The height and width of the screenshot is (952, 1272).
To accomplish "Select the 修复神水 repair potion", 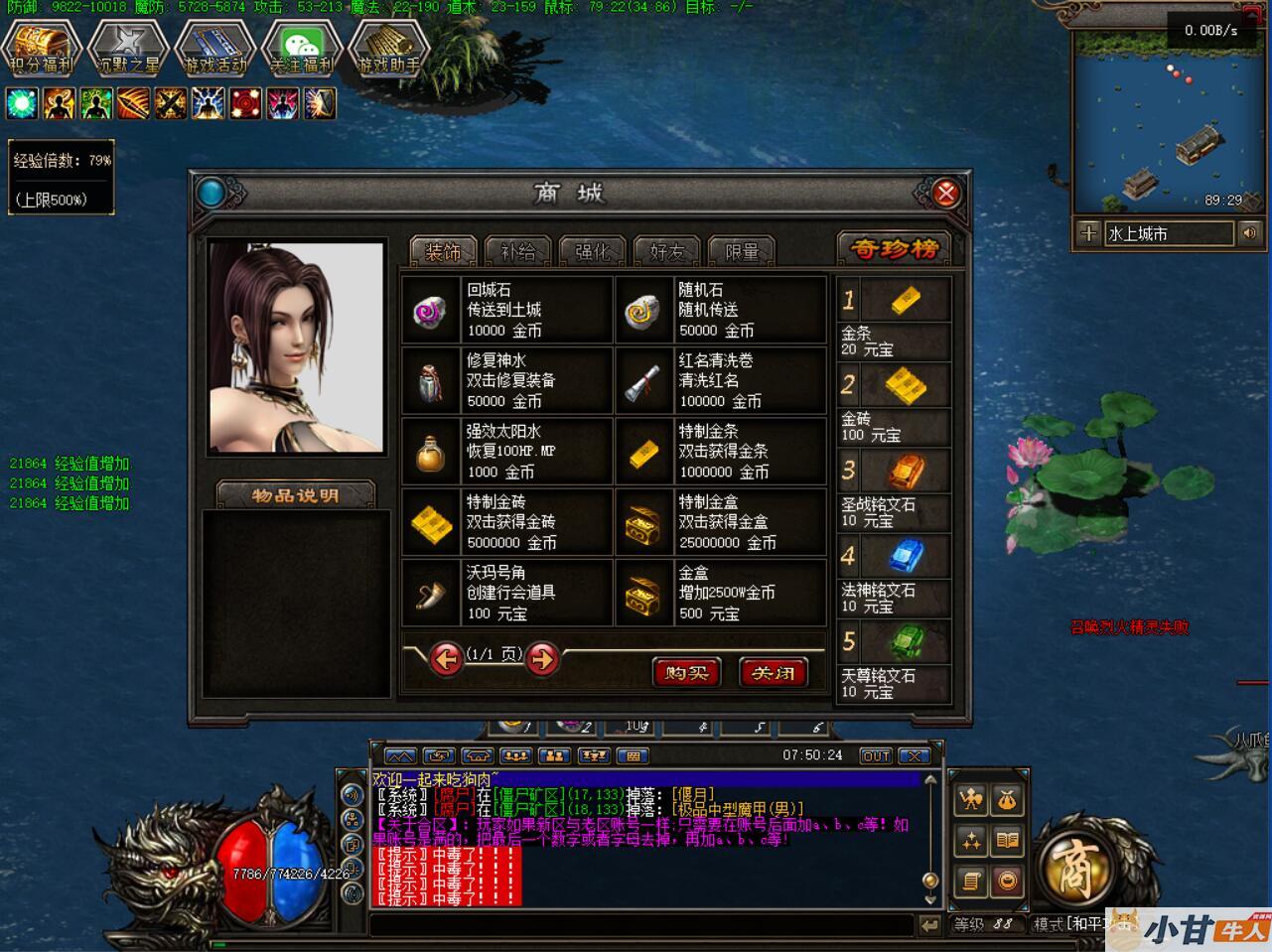I will point(506,380).
